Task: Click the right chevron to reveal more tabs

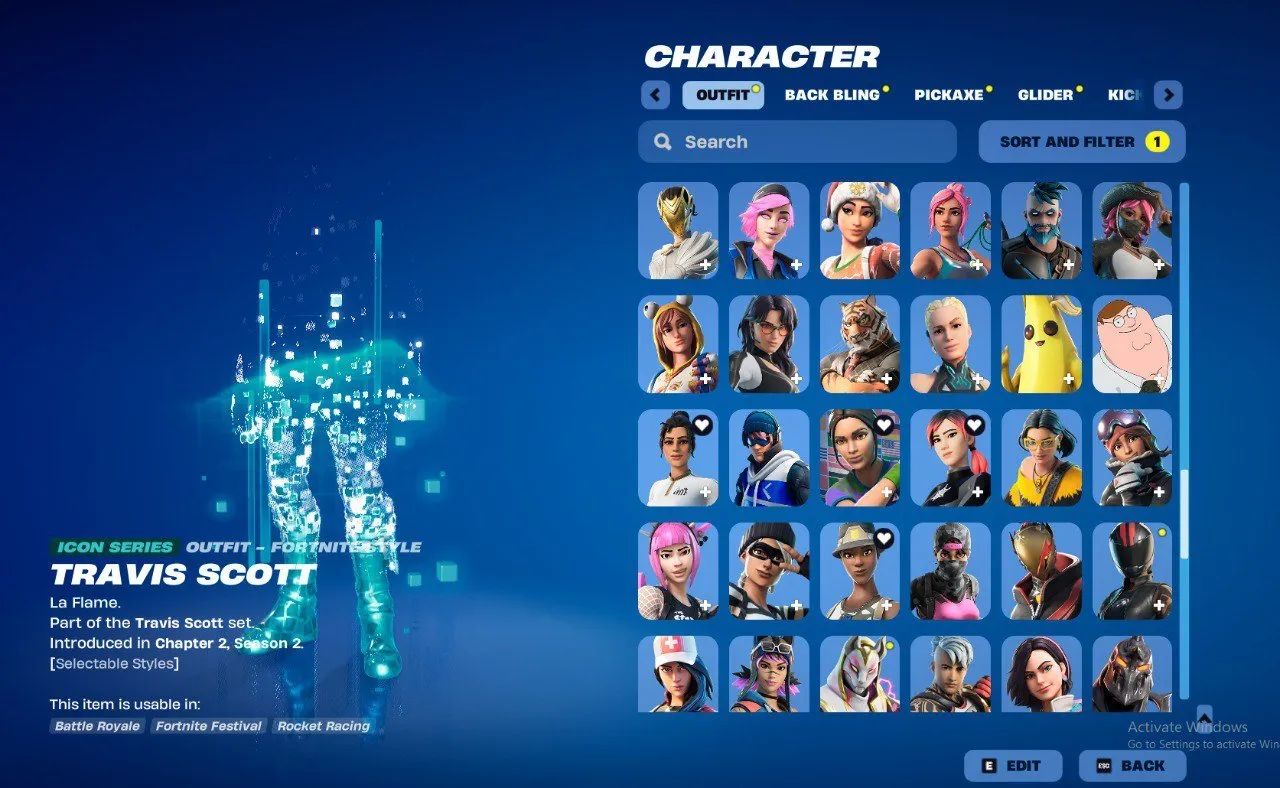Action: [1168, 94]
